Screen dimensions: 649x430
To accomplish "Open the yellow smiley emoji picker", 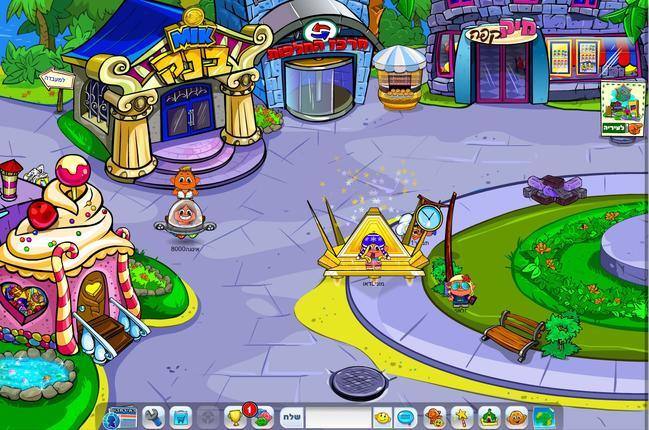I will click(382, 417).
